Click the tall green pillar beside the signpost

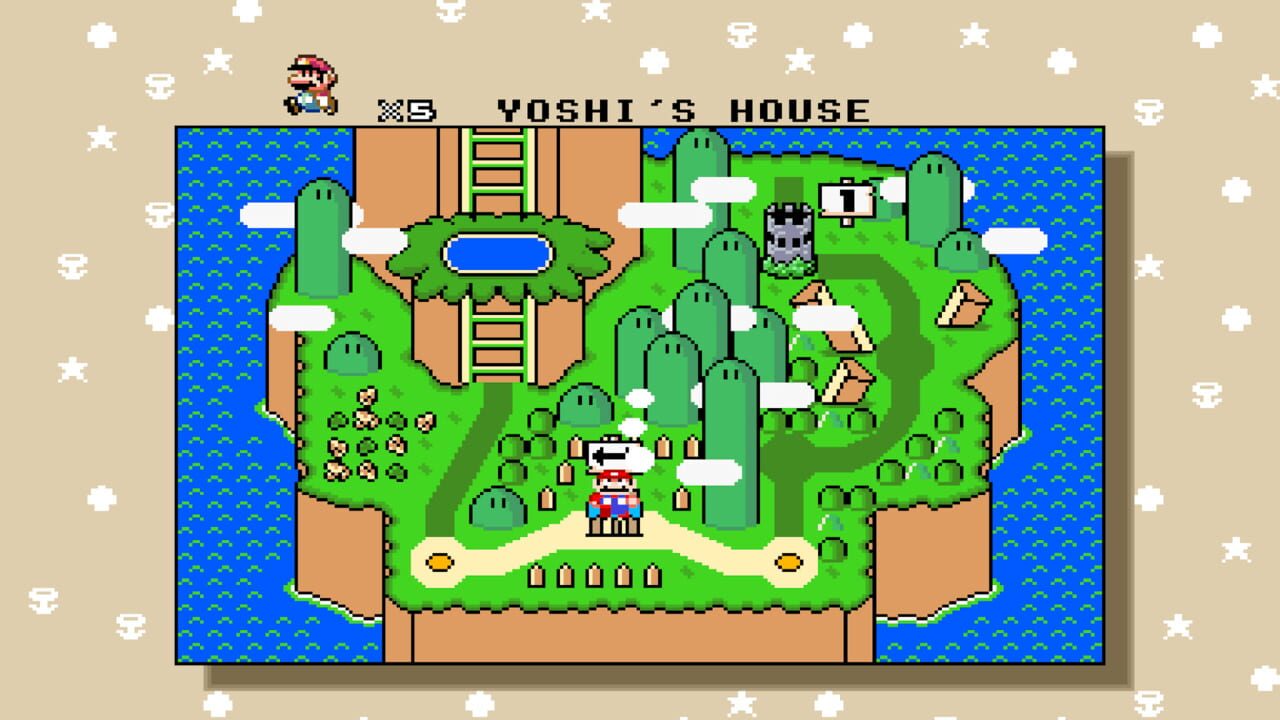(x=936, y=200)
